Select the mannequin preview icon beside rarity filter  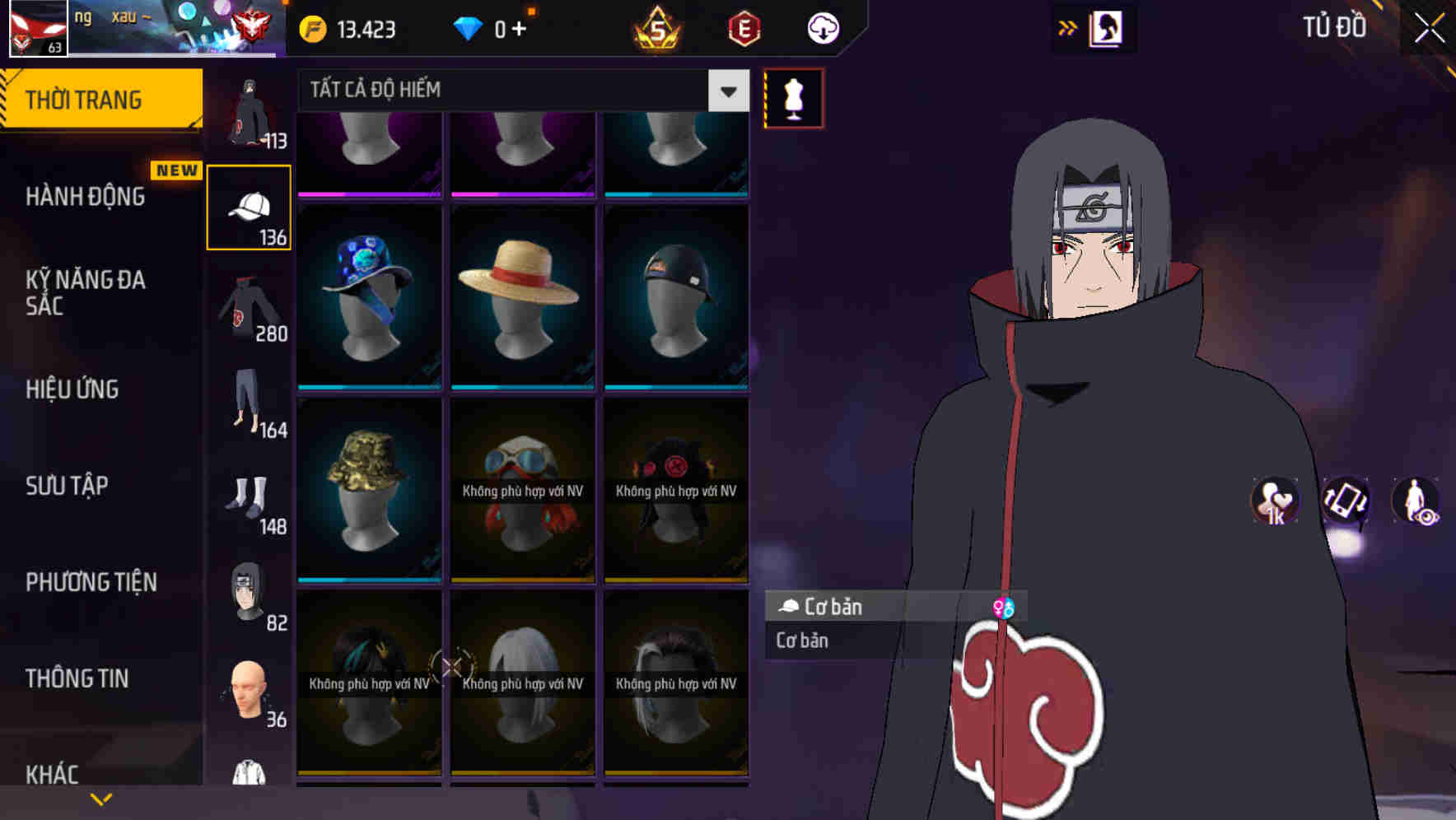[792, 97]
